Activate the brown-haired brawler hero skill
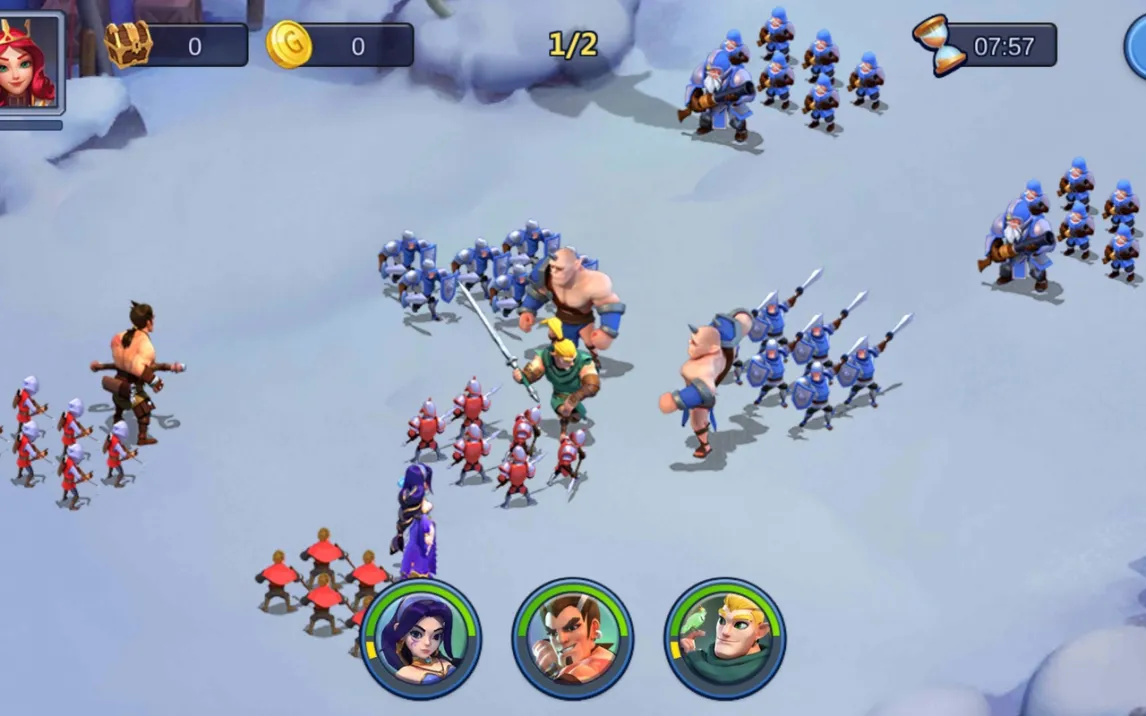The width and height of the screenshot is (1146, 716). tap(573, 638)
